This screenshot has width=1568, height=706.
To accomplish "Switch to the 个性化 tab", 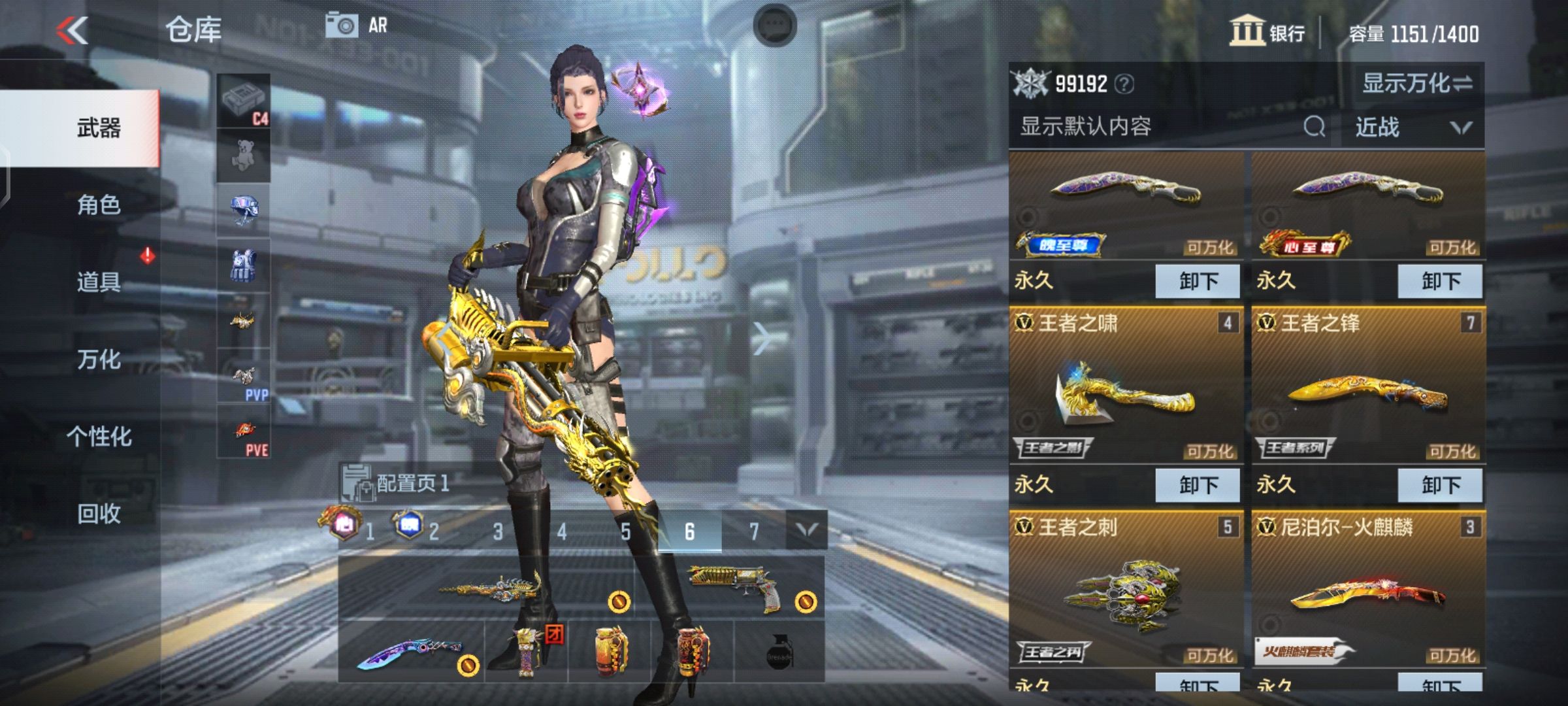I will point(99,436).
